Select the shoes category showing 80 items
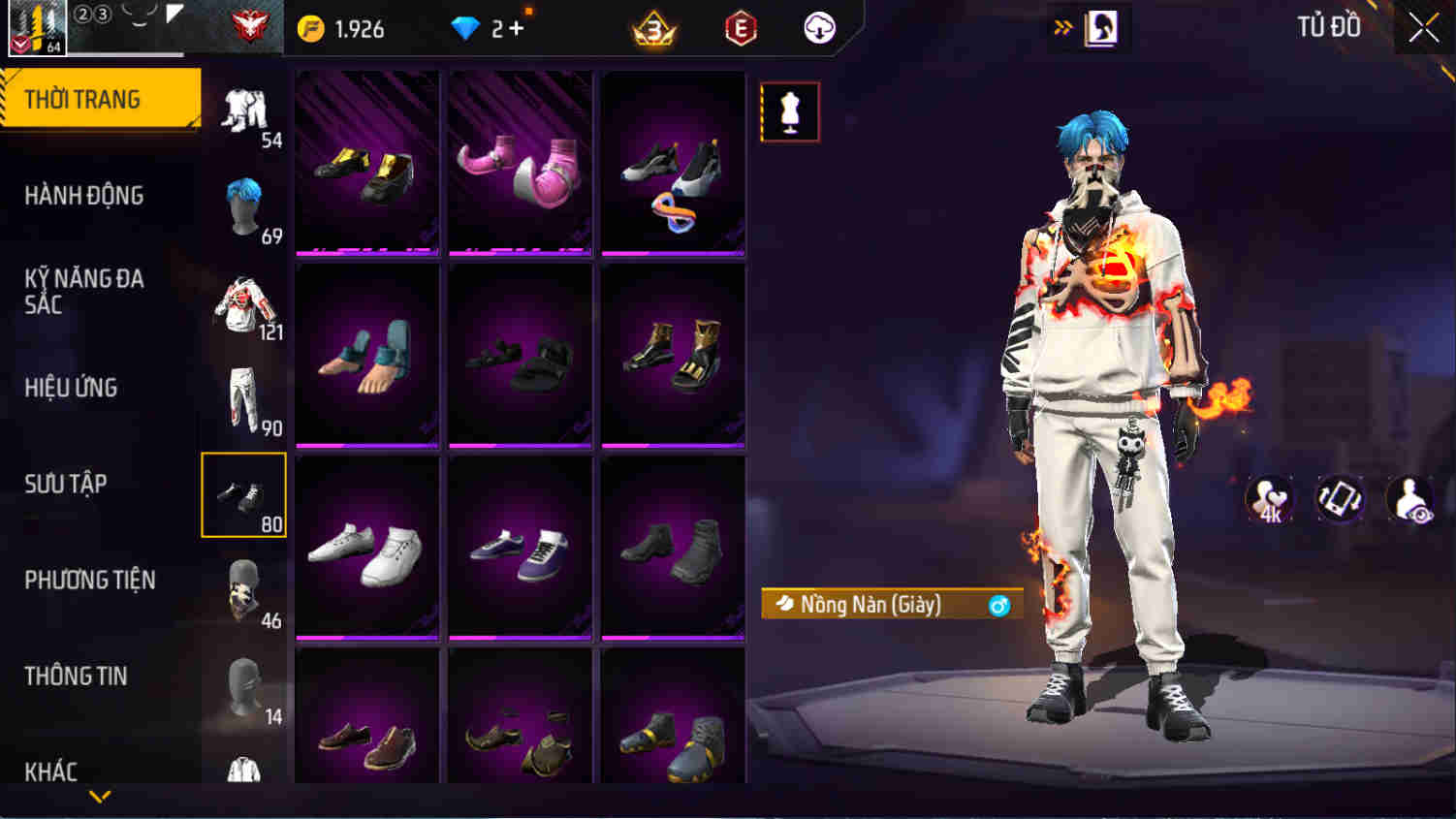 click(x=242, y=494)
